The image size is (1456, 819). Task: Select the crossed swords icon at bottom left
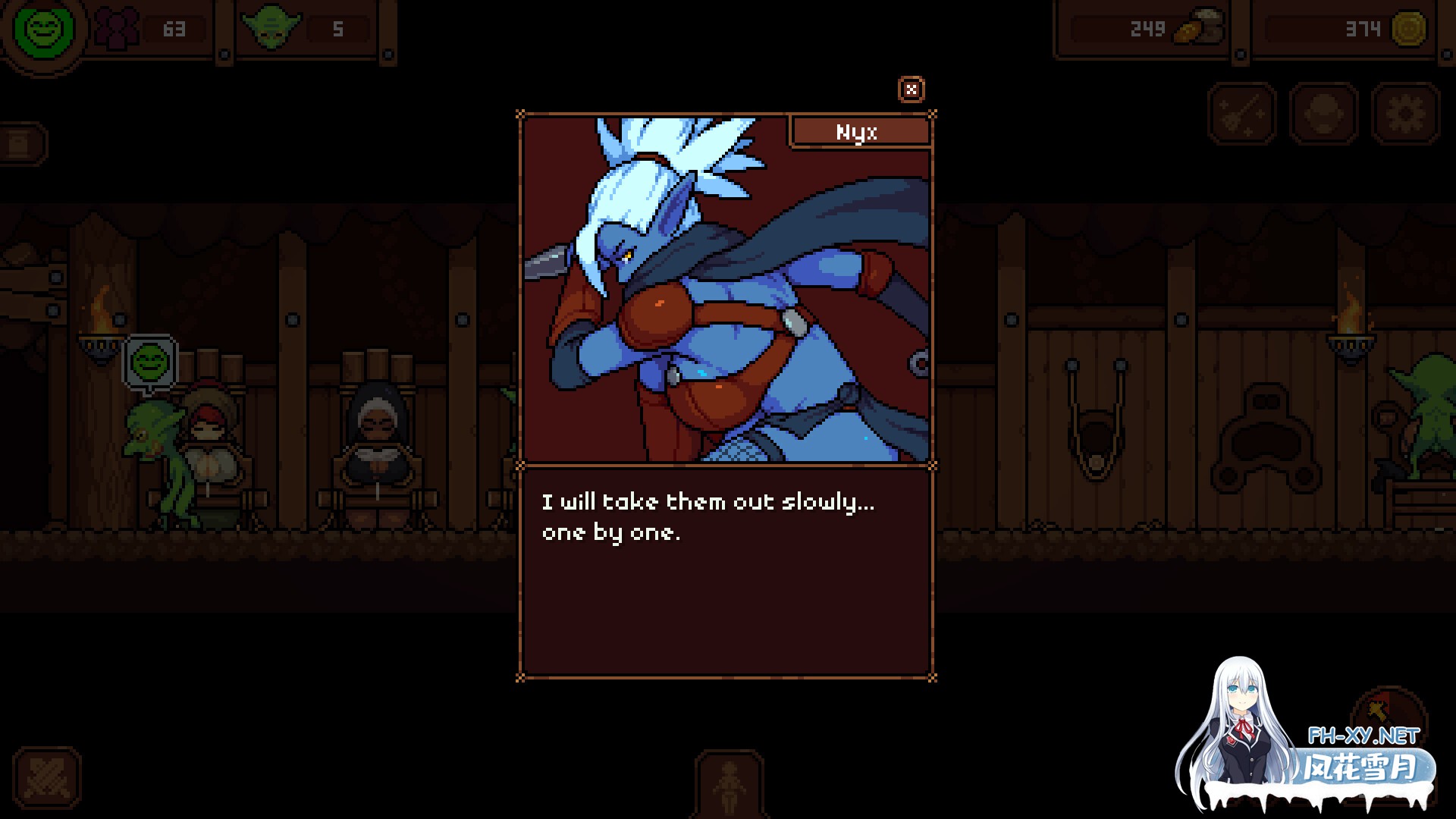47,778
